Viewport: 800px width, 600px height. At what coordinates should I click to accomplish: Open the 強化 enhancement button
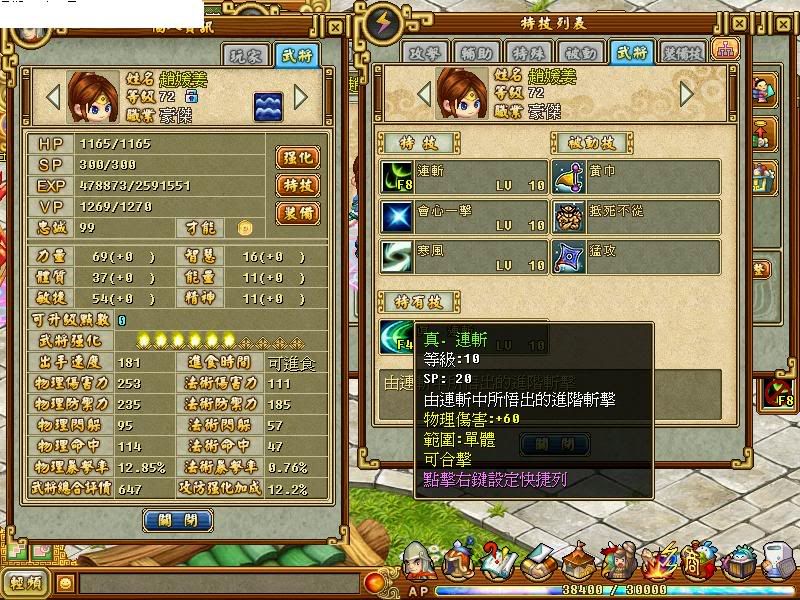click(298, 157)
